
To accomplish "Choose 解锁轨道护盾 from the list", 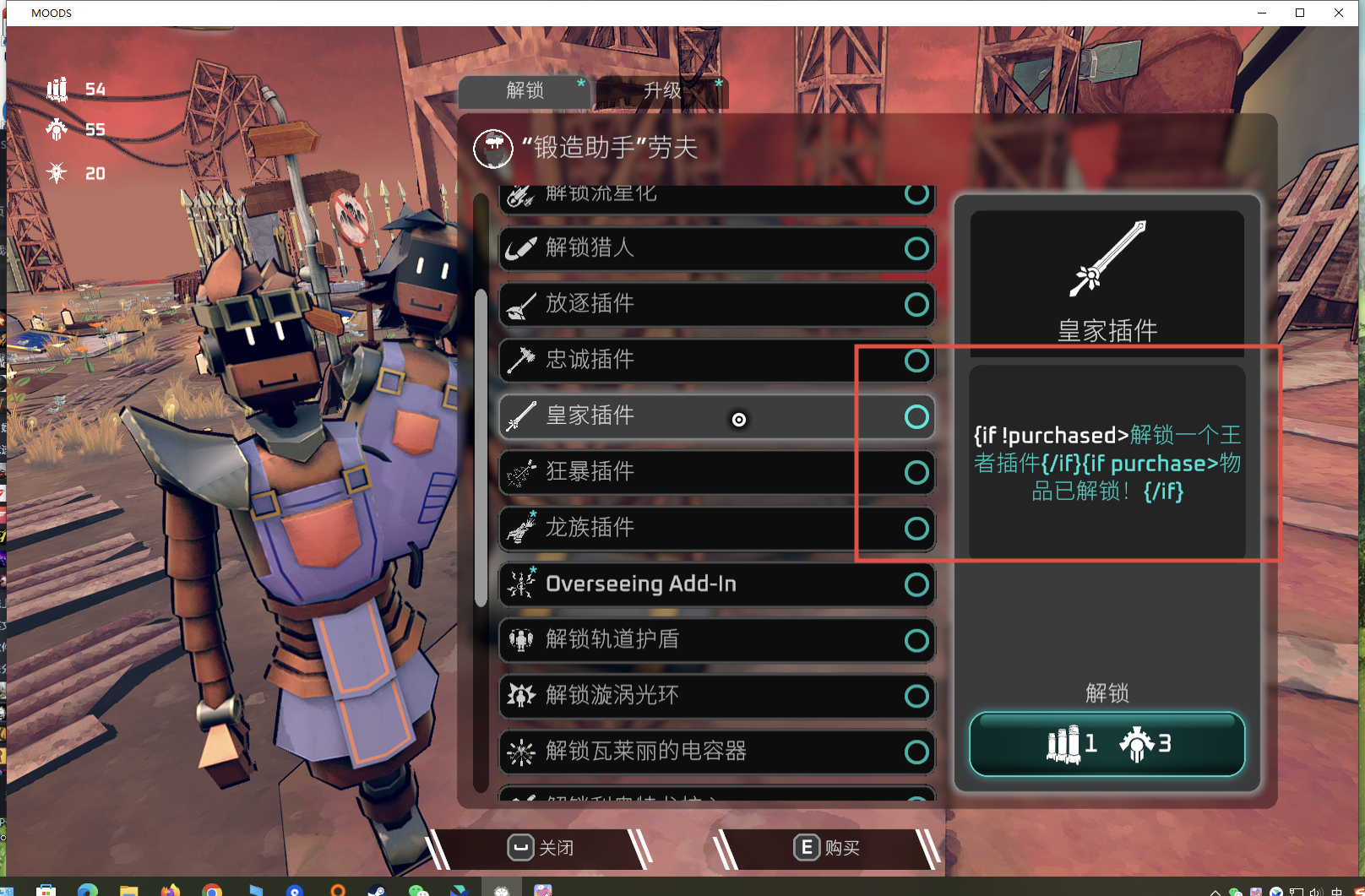I will coord(715,640).
